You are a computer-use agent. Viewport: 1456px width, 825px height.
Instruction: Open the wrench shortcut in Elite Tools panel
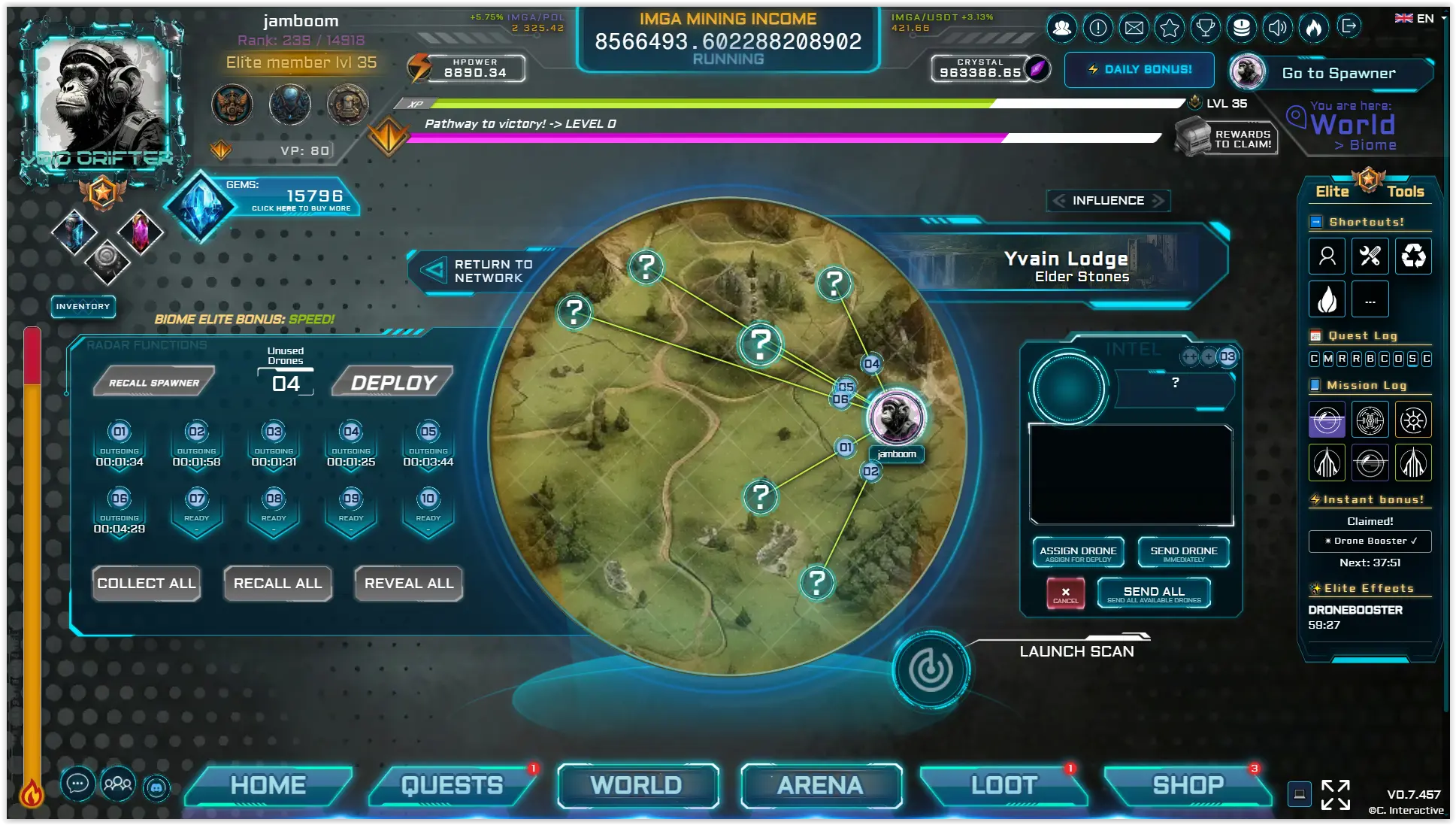point(1370,256)
